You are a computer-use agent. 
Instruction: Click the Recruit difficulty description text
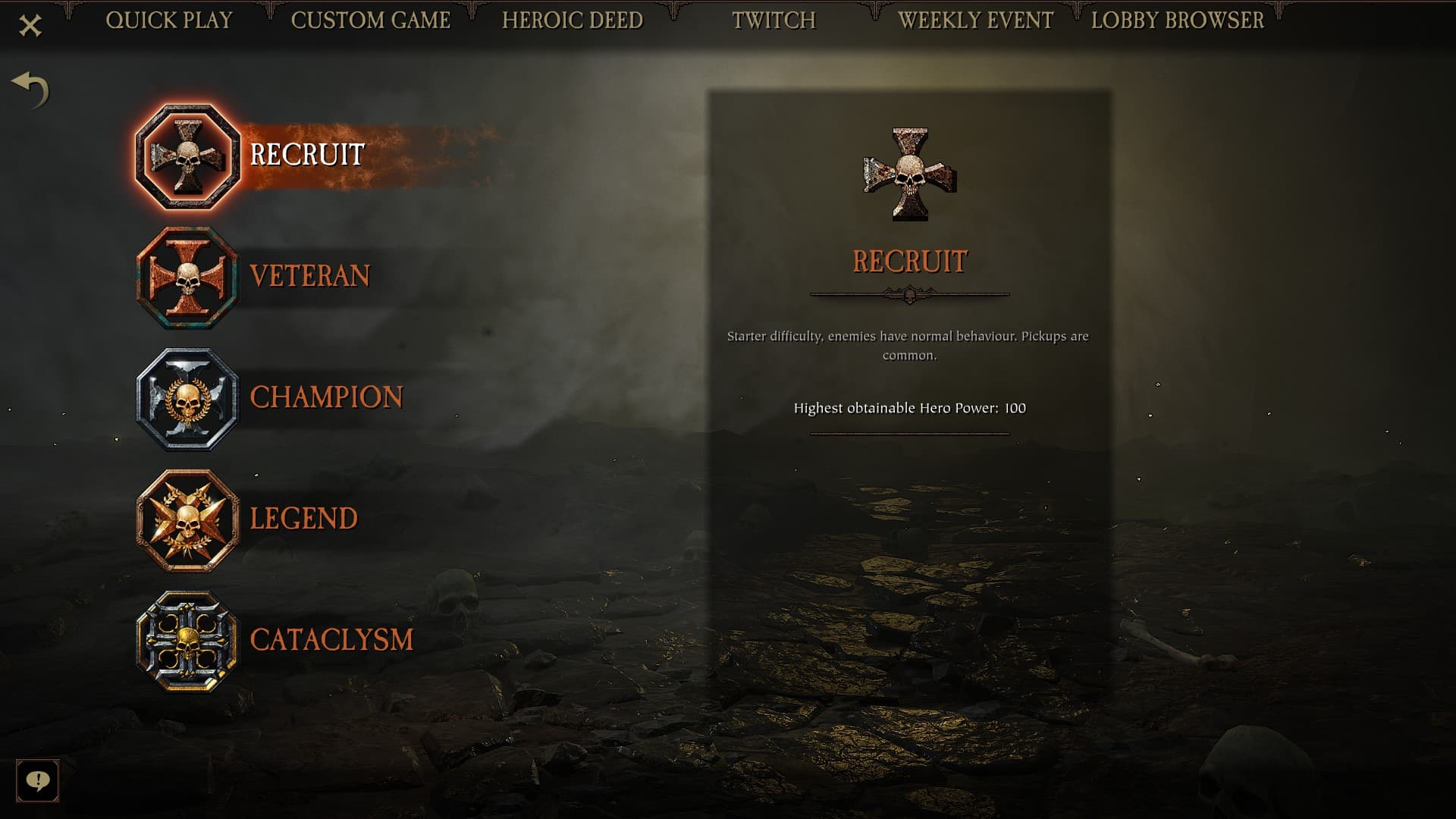[908, 344]
